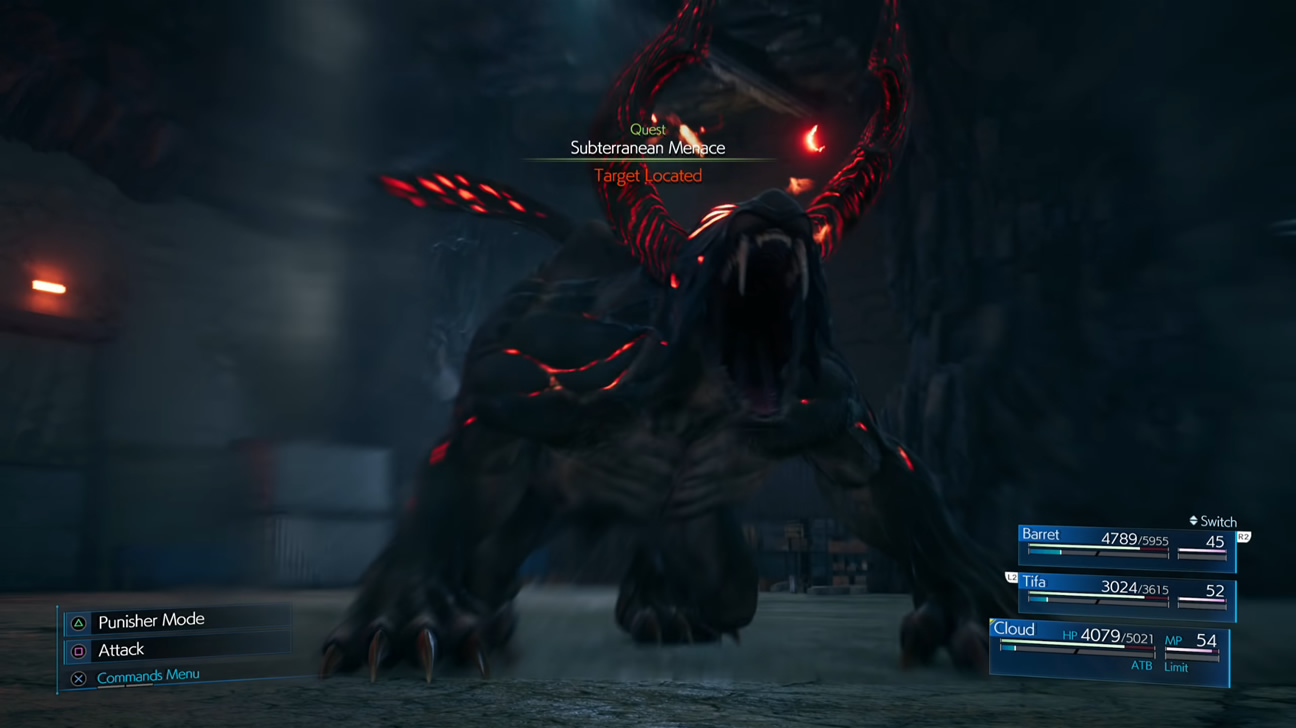Select the Attack command
Image resolution: width=1296 pixels, height=728 pixels.
(x=120, y=650)
